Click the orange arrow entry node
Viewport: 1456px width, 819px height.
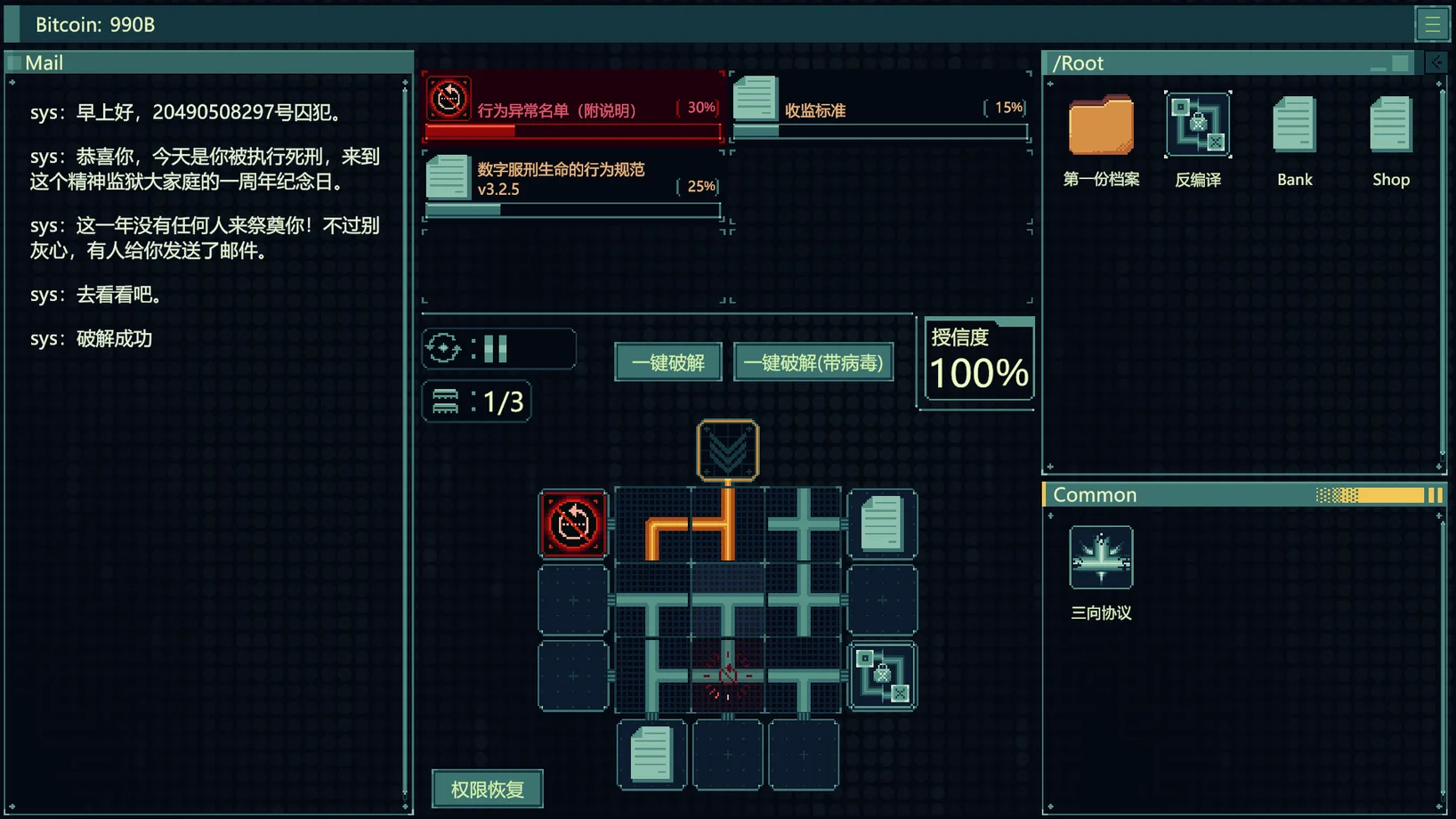728,450
